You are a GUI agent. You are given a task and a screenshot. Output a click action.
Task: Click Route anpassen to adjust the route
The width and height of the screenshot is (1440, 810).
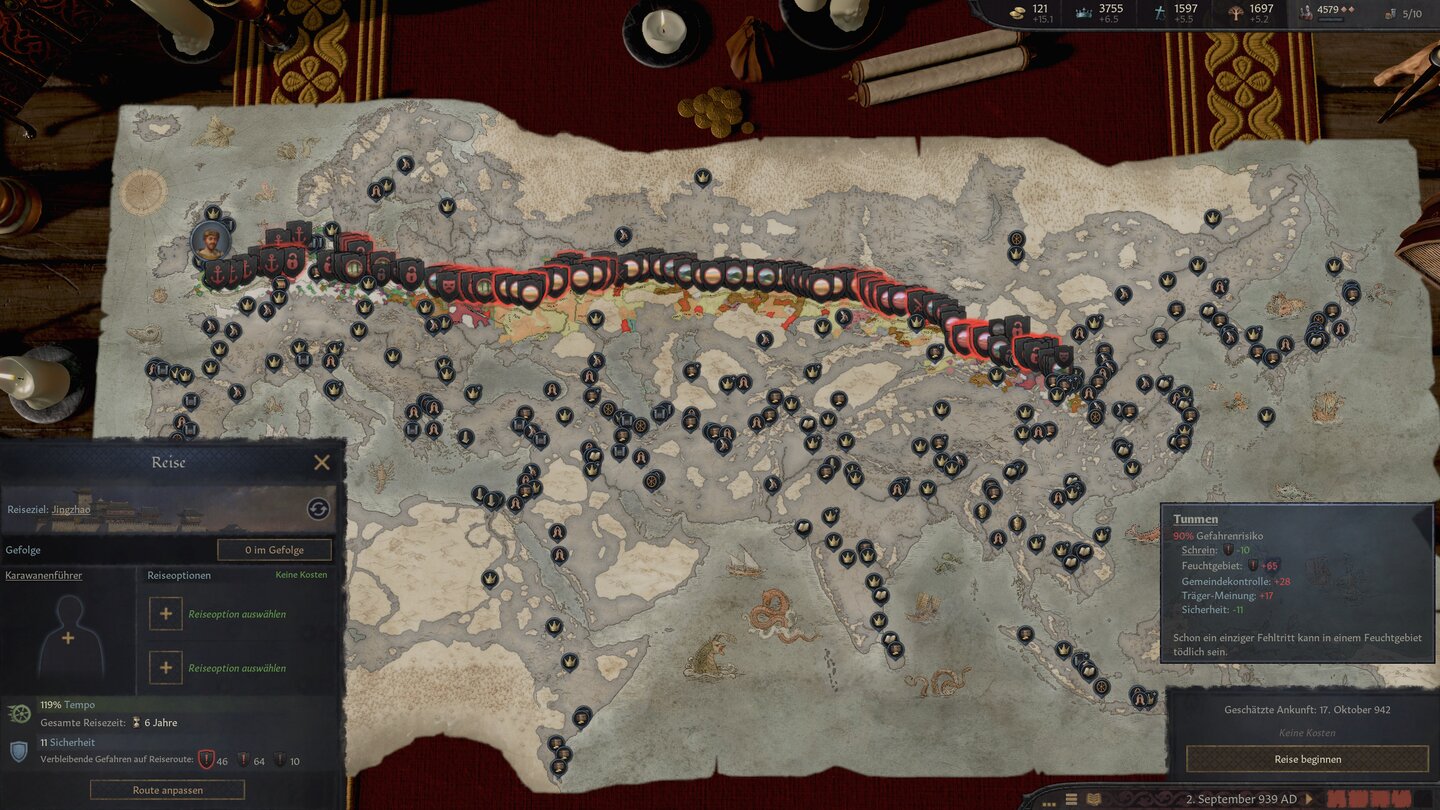tap(167, 790)
